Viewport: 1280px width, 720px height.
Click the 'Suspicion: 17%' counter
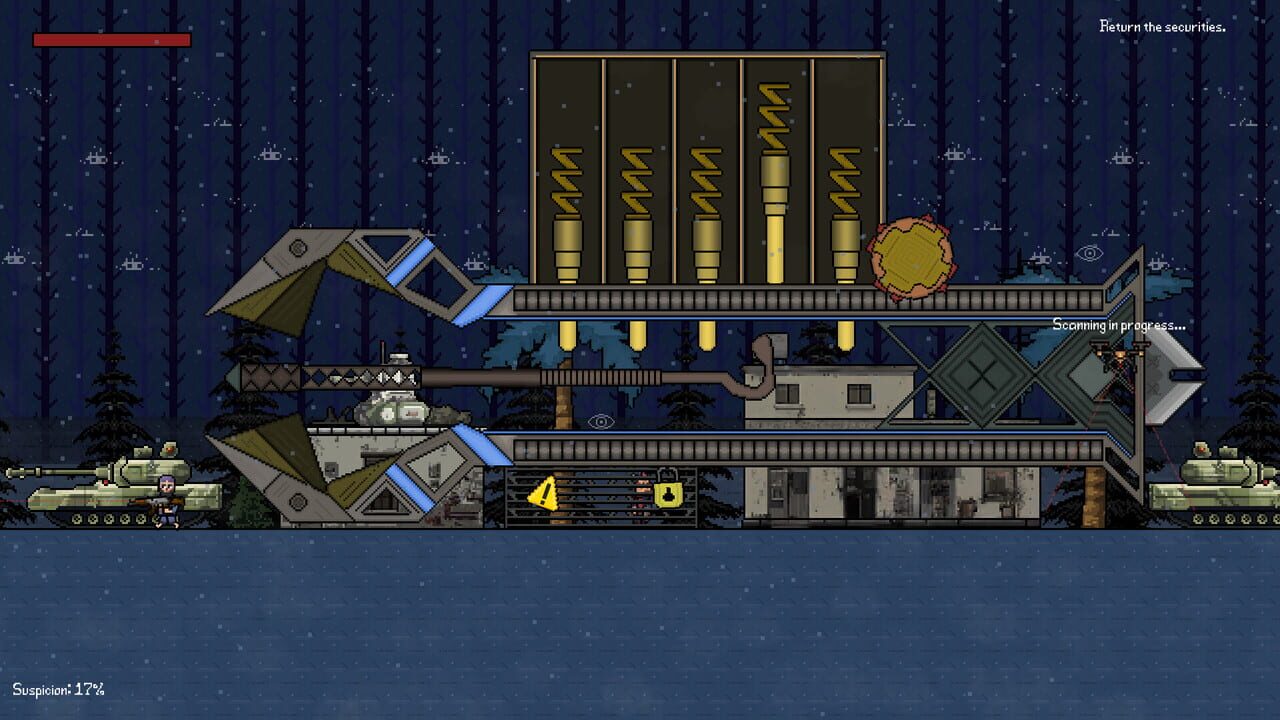click(57, 687)
